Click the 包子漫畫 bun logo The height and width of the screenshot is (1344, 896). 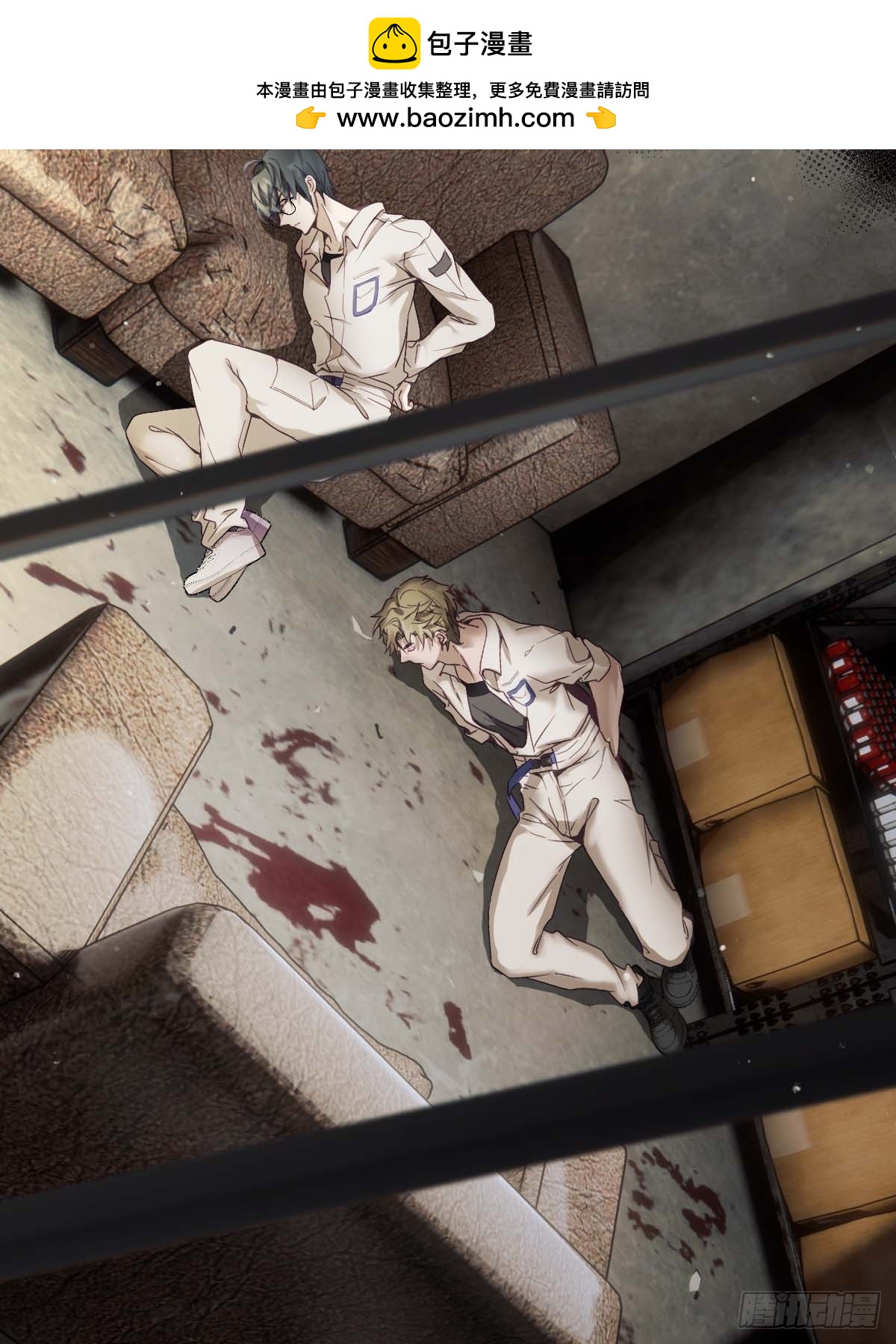pos(393,44)
